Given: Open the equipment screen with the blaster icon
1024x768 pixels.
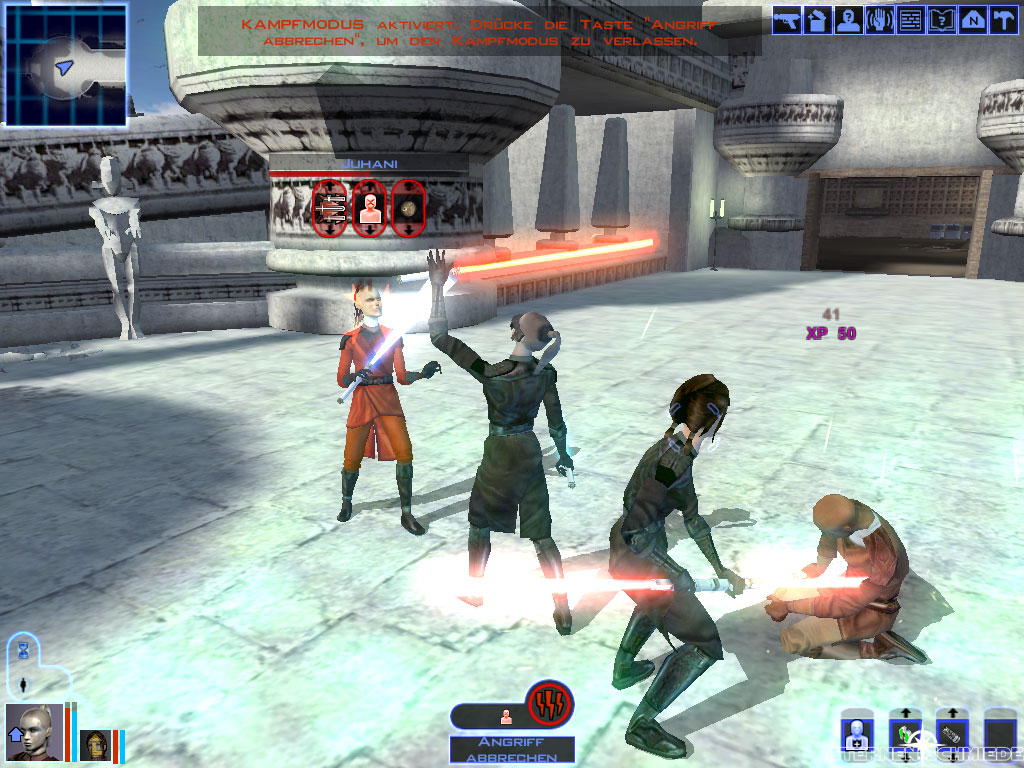Looking at the screenshot, I should (787, 20).
